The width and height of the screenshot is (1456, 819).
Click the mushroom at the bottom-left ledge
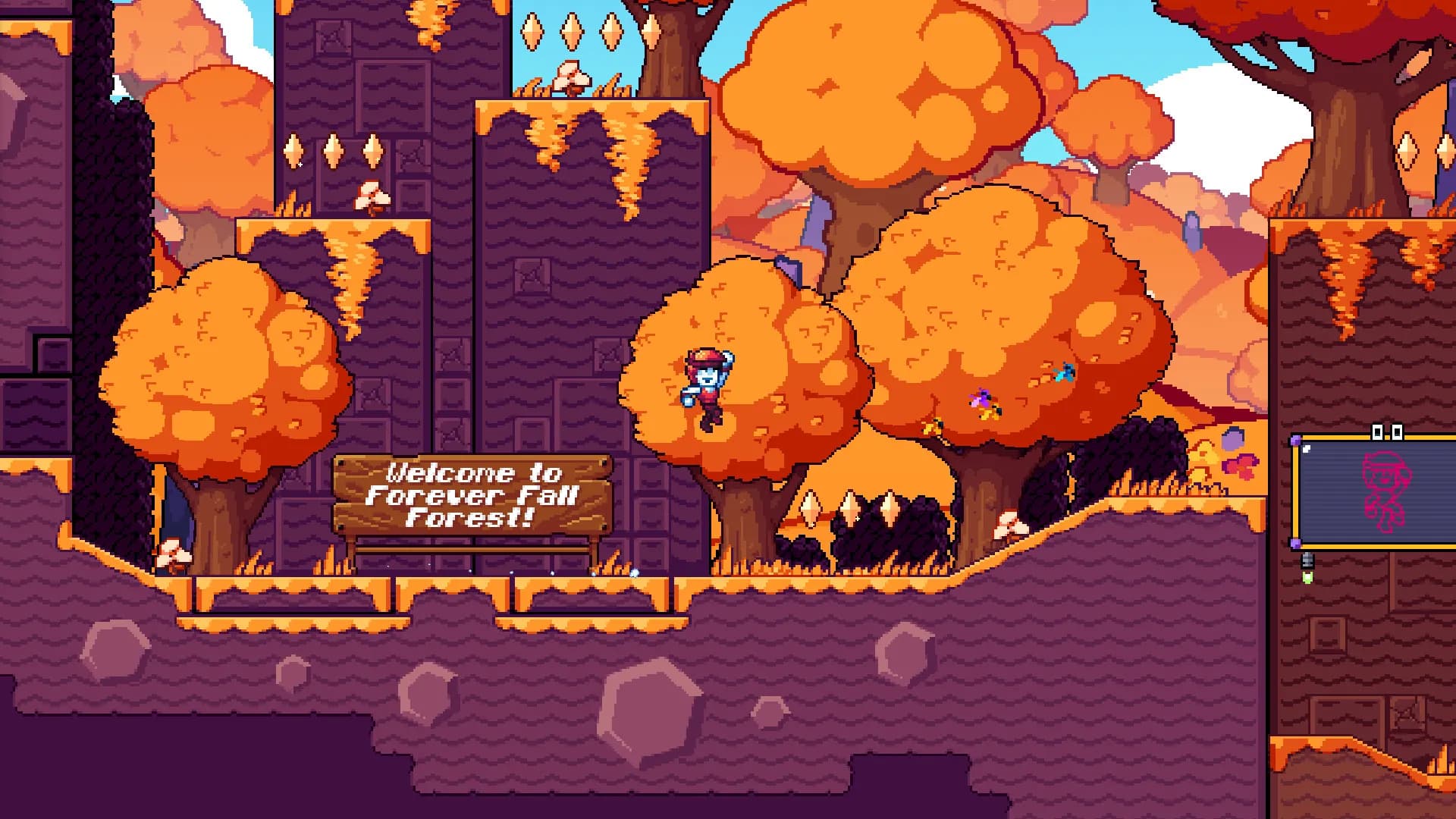[173, 551]
